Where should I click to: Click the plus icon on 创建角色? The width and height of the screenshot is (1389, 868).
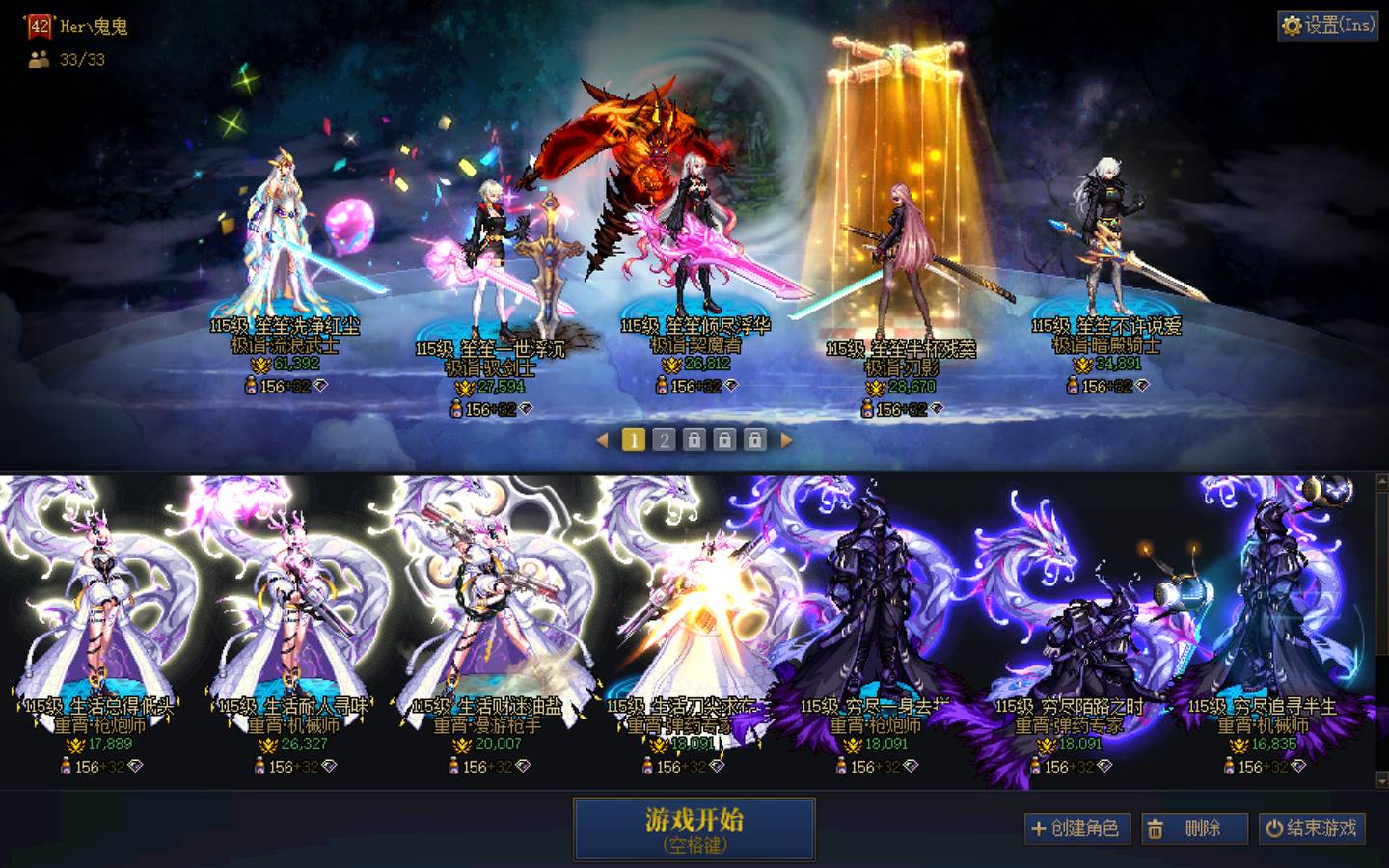(1038, 827)
